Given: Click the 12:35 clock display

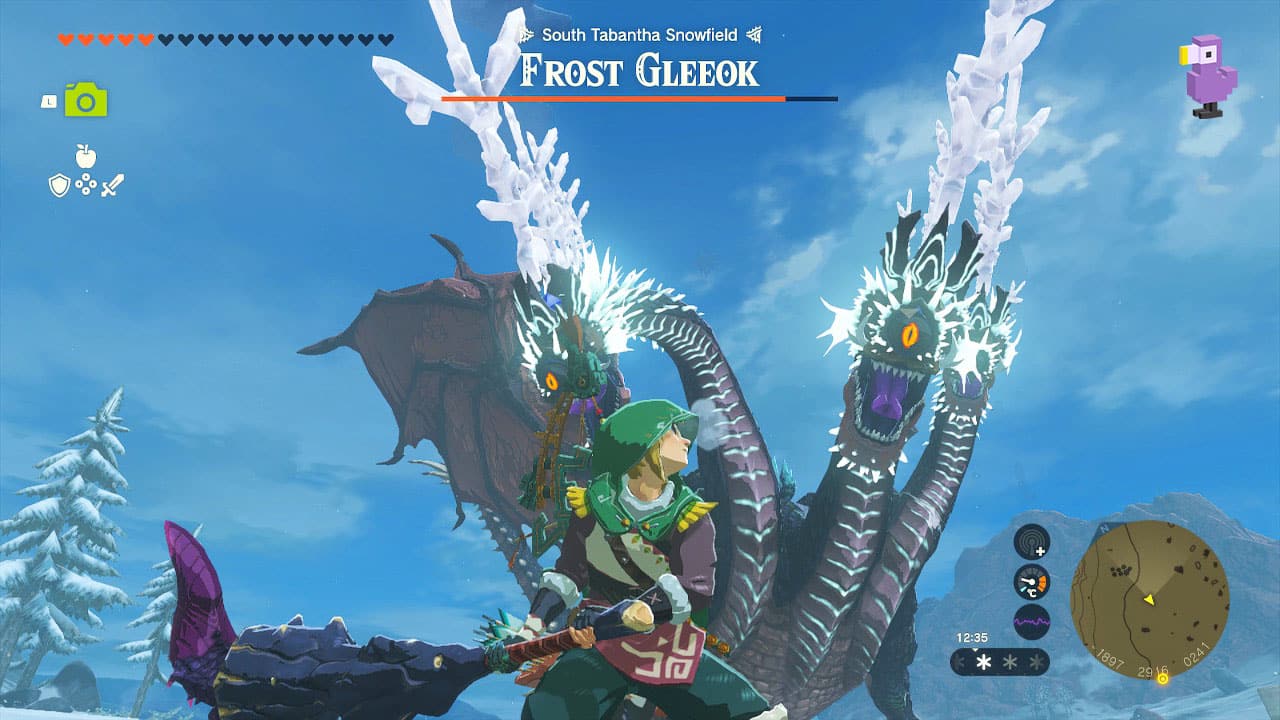Looking at the screenshot, I should (x=972, y=636).
